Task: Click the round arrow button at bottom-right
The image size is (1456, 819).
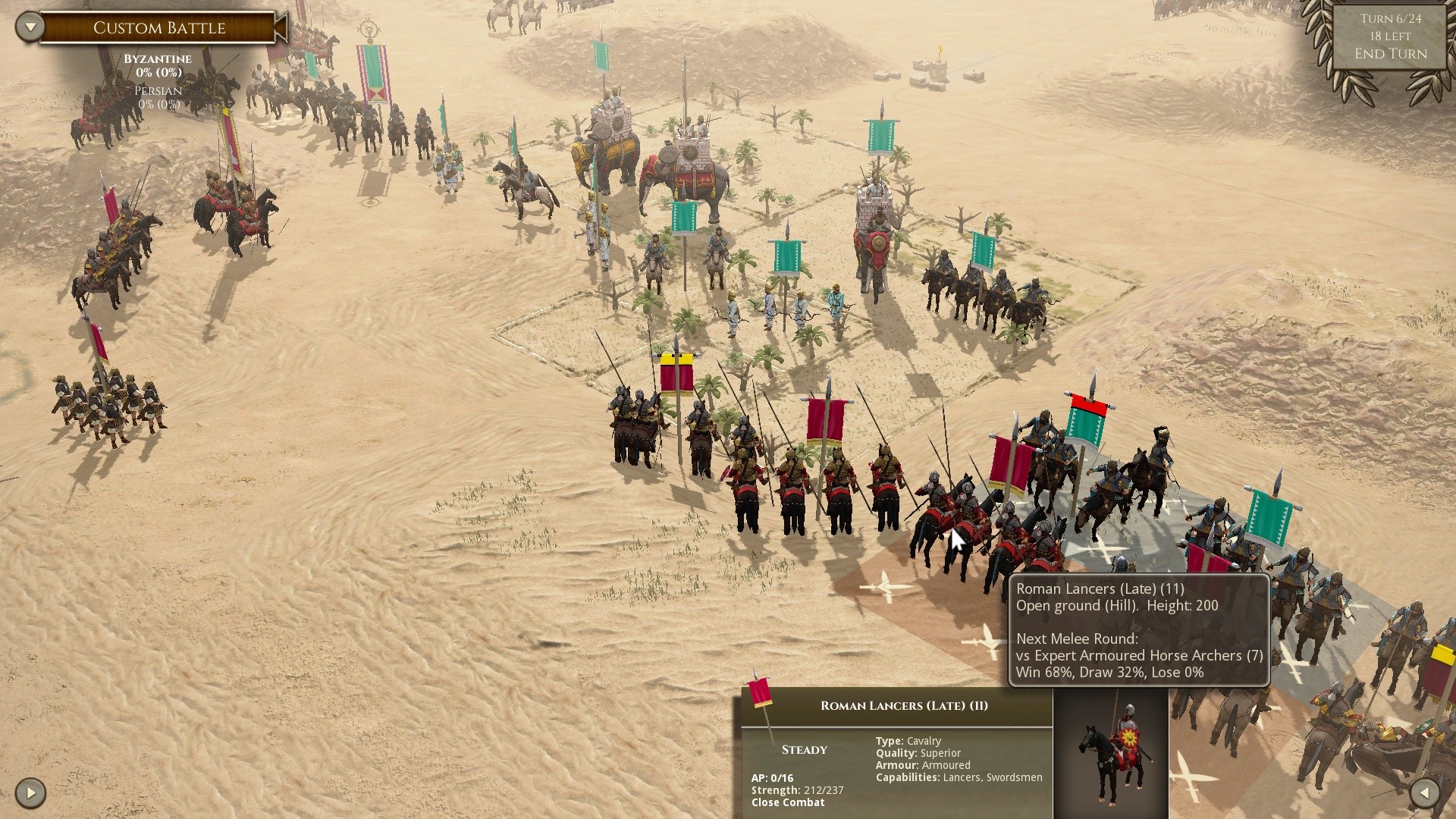Action: click(1425, 793)
